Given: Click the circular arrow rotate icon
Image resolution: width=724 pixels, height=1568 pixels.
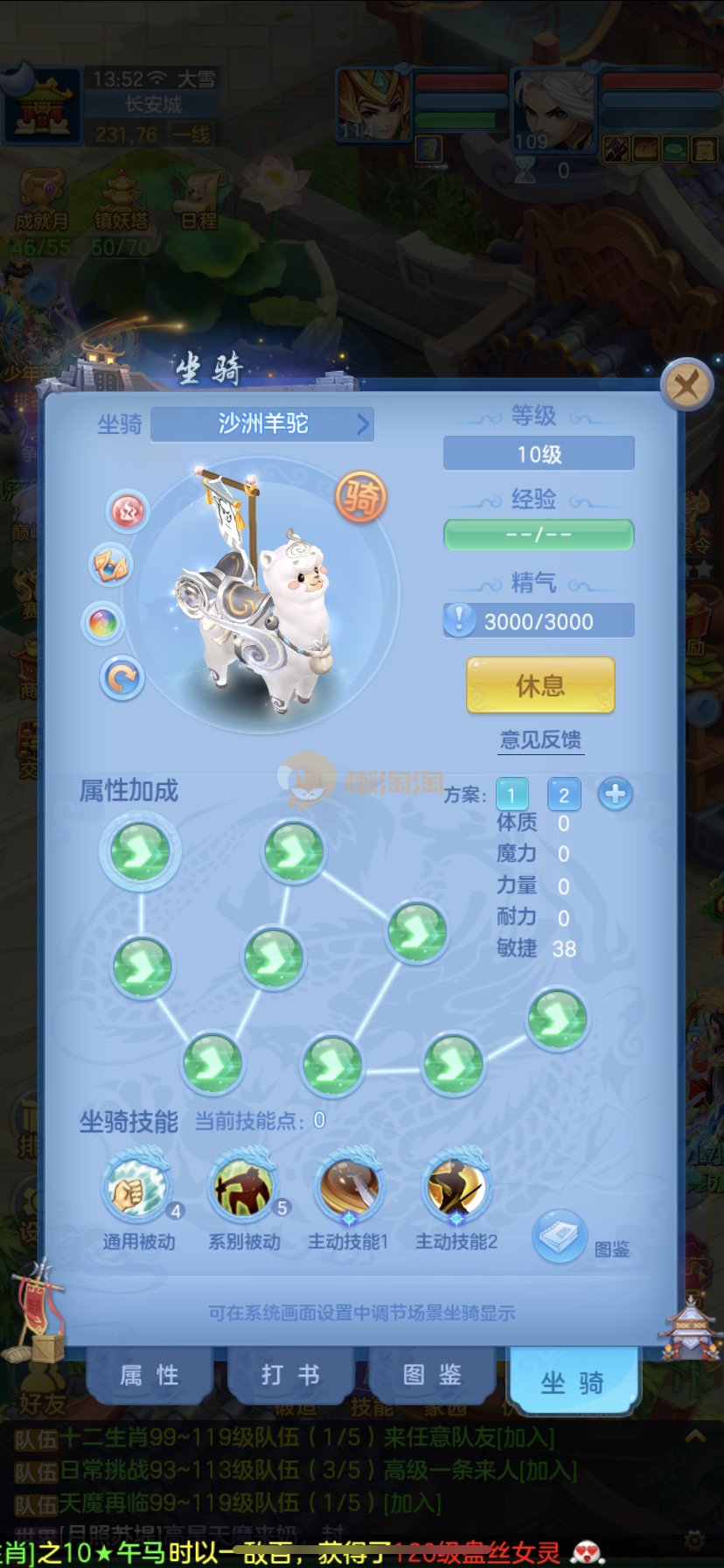Looking at the screenshot, I should pyautogui.click(x=122, y=678).
